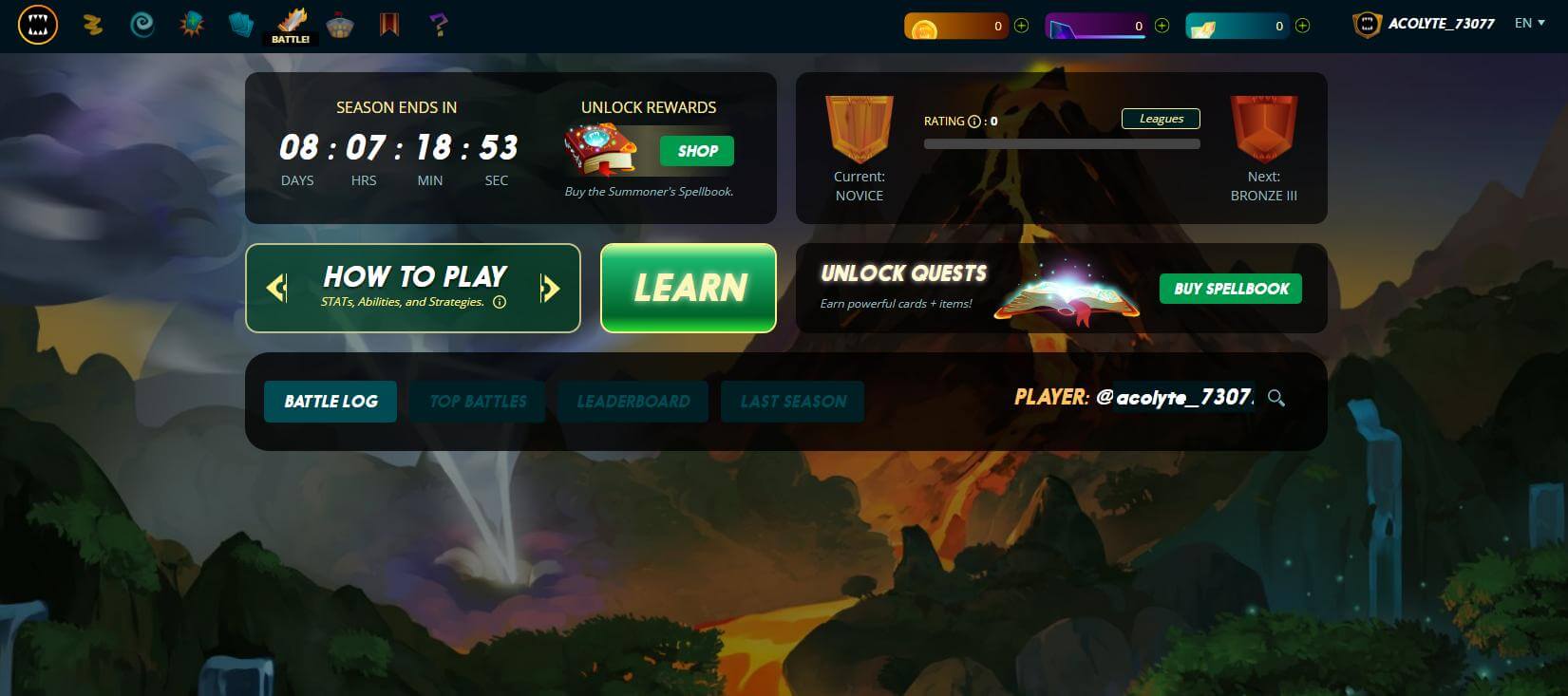Click the magnifying glass player search icon
Image resolution: width=1568 pixels, height=696 pixels.
(1277, 400)
